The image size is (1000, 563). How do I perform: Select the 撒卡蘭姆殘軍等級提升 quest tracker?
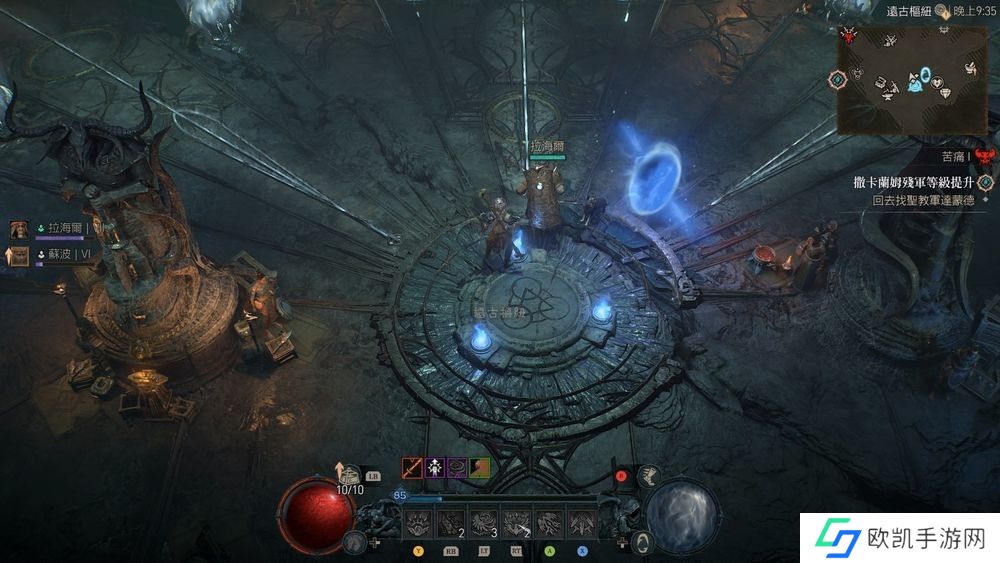(915, 182)
